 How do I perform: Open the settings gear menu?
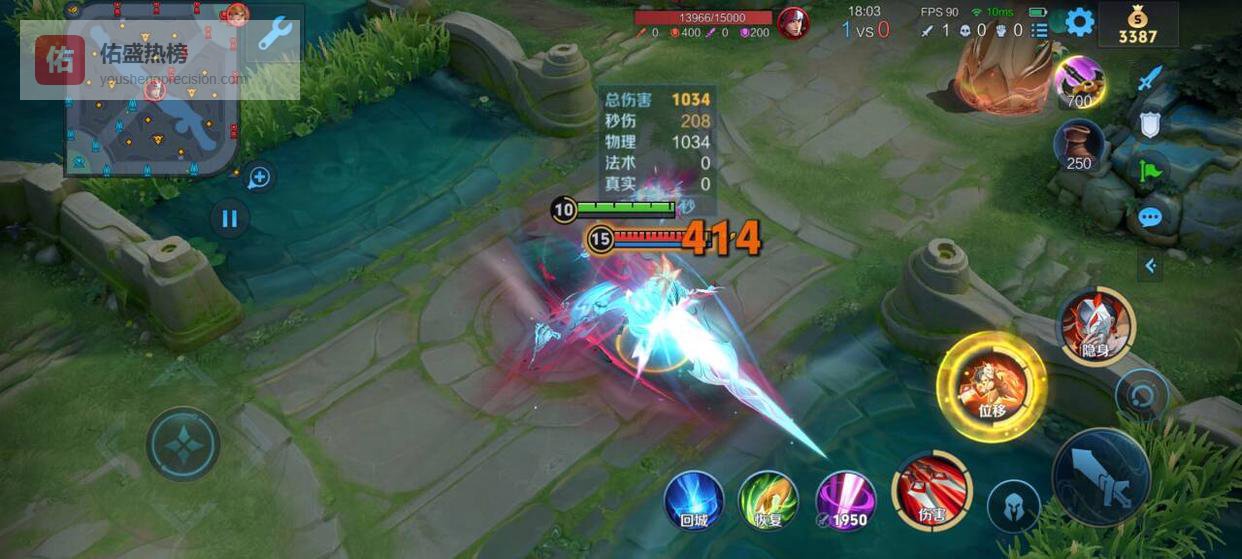click(1079, 21)
